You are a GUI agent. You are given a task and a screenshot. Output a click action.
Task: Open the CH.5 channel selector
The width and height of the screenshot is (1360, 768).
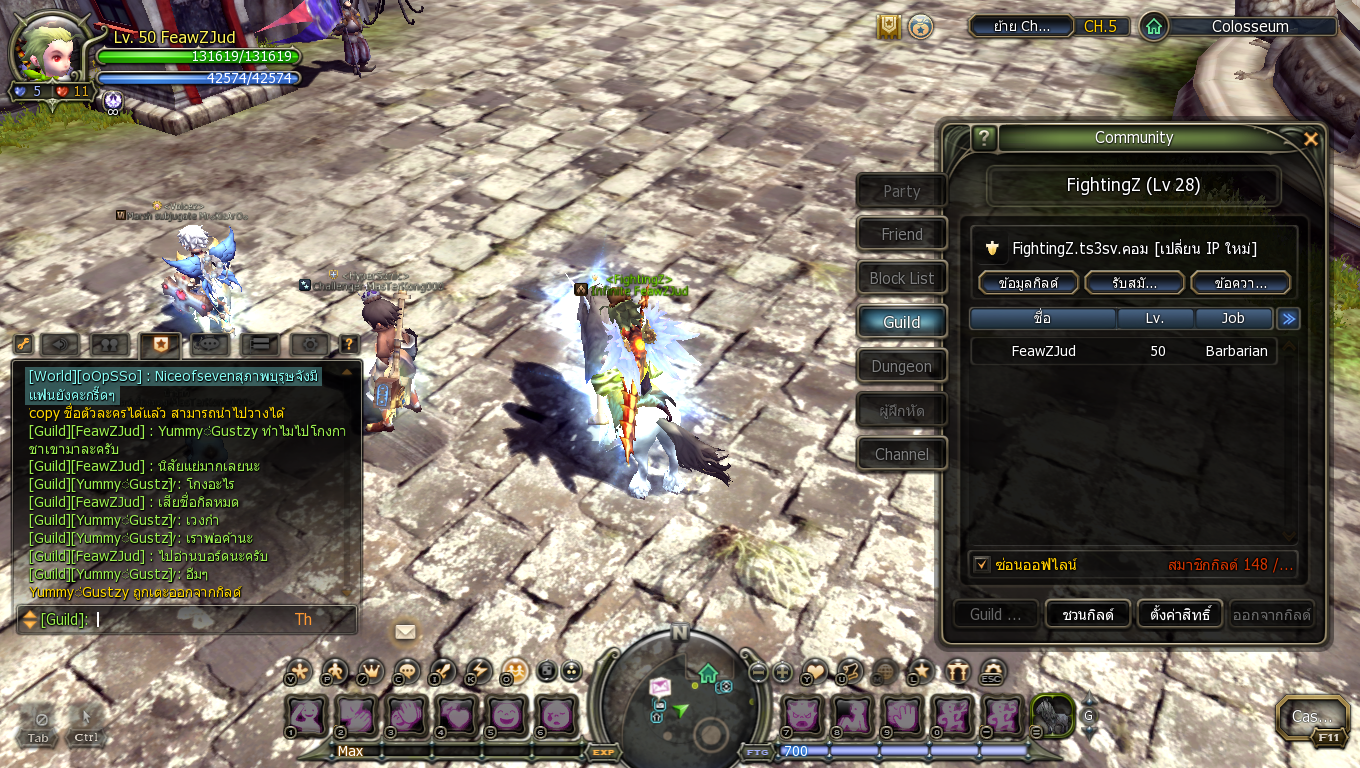pyautogui.click(x=1100, y=26)
